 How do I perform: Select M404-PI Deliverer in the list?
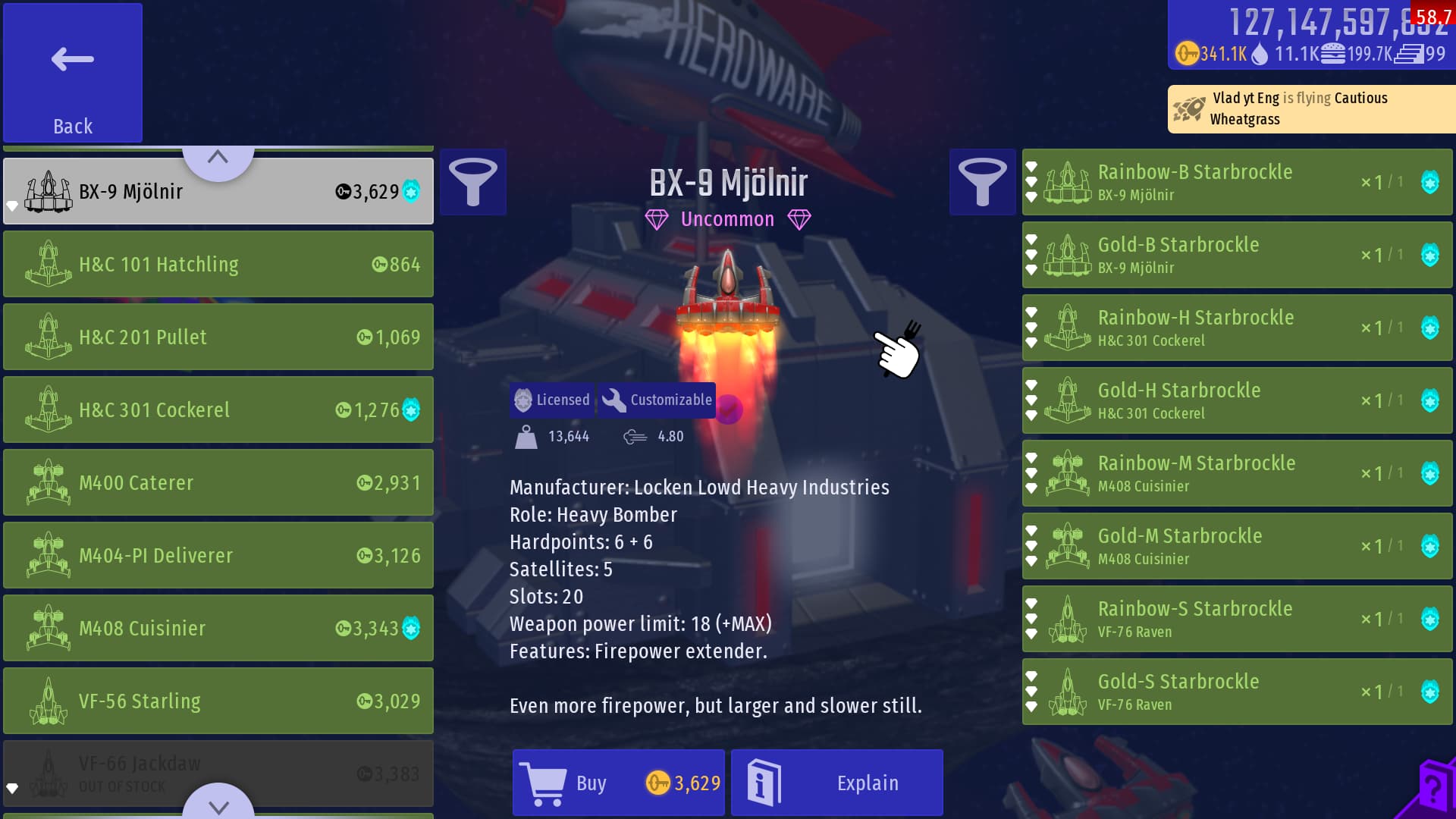pyautogui.click(x=218, y=555)
